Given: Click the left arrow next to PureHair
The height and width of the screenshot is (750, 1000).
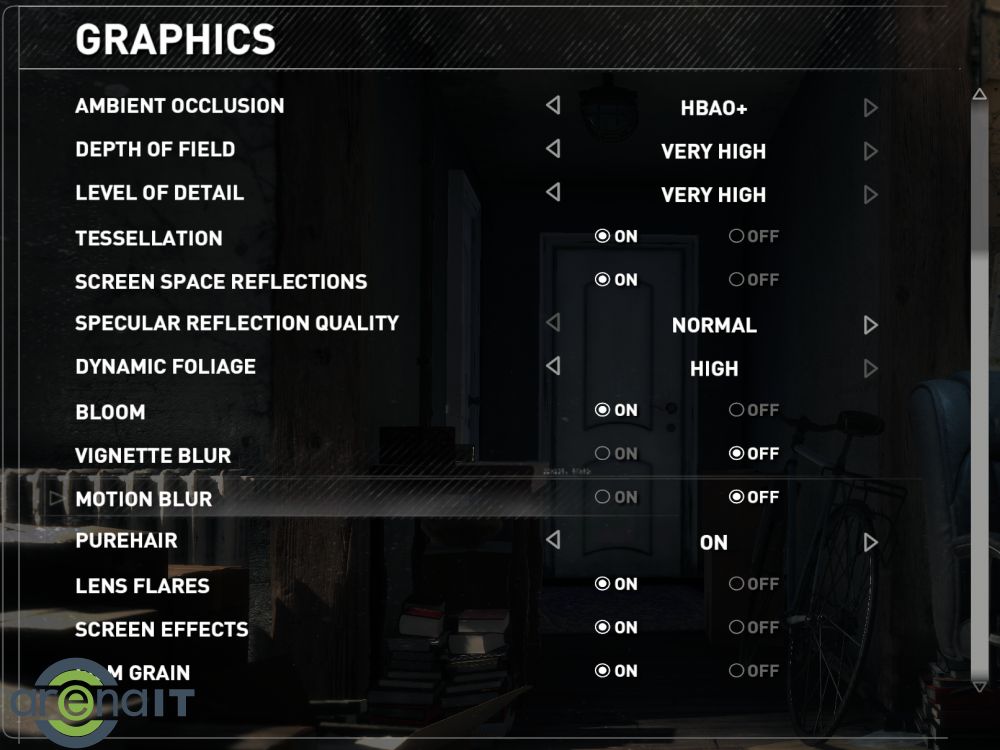Looking at the screenshot, I should tap(553, 540).
